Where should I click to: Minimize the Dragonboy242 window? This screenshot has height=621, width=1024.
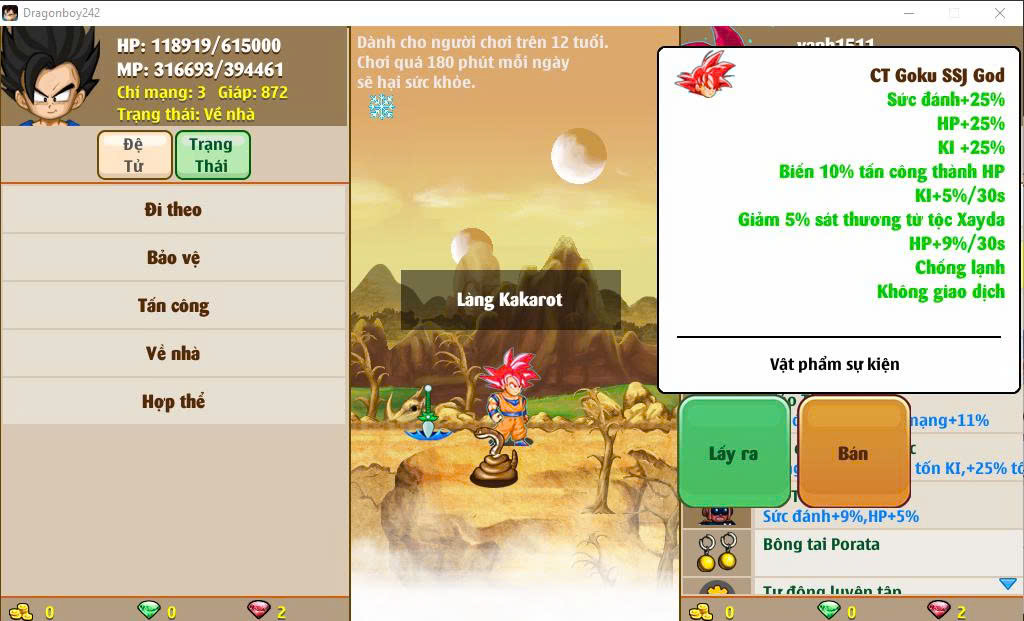(909, 13)
